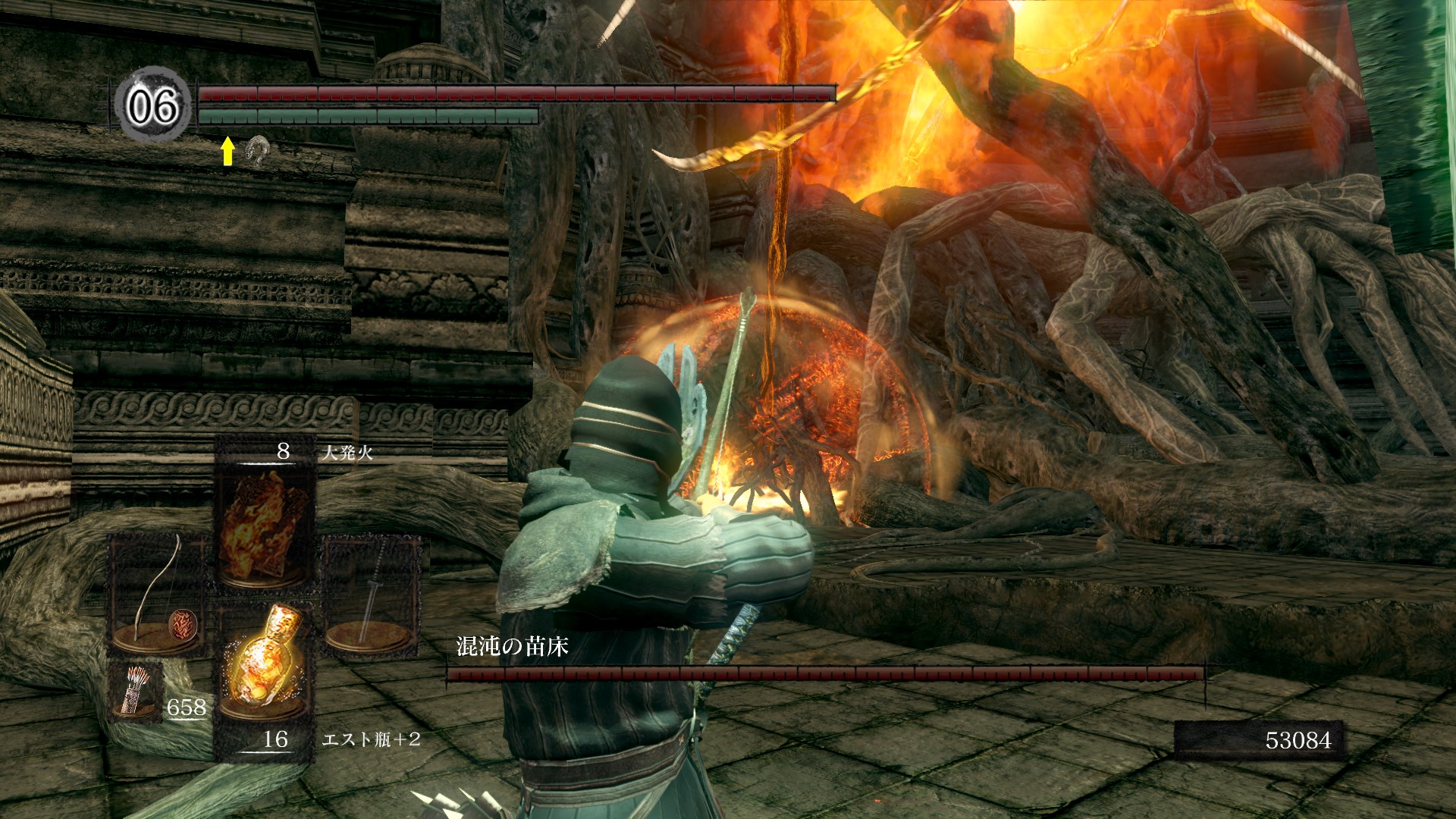Select the arrow quiver ammo icon
This screenshot has height=819, width=1456.
click(x=135, y=689)
